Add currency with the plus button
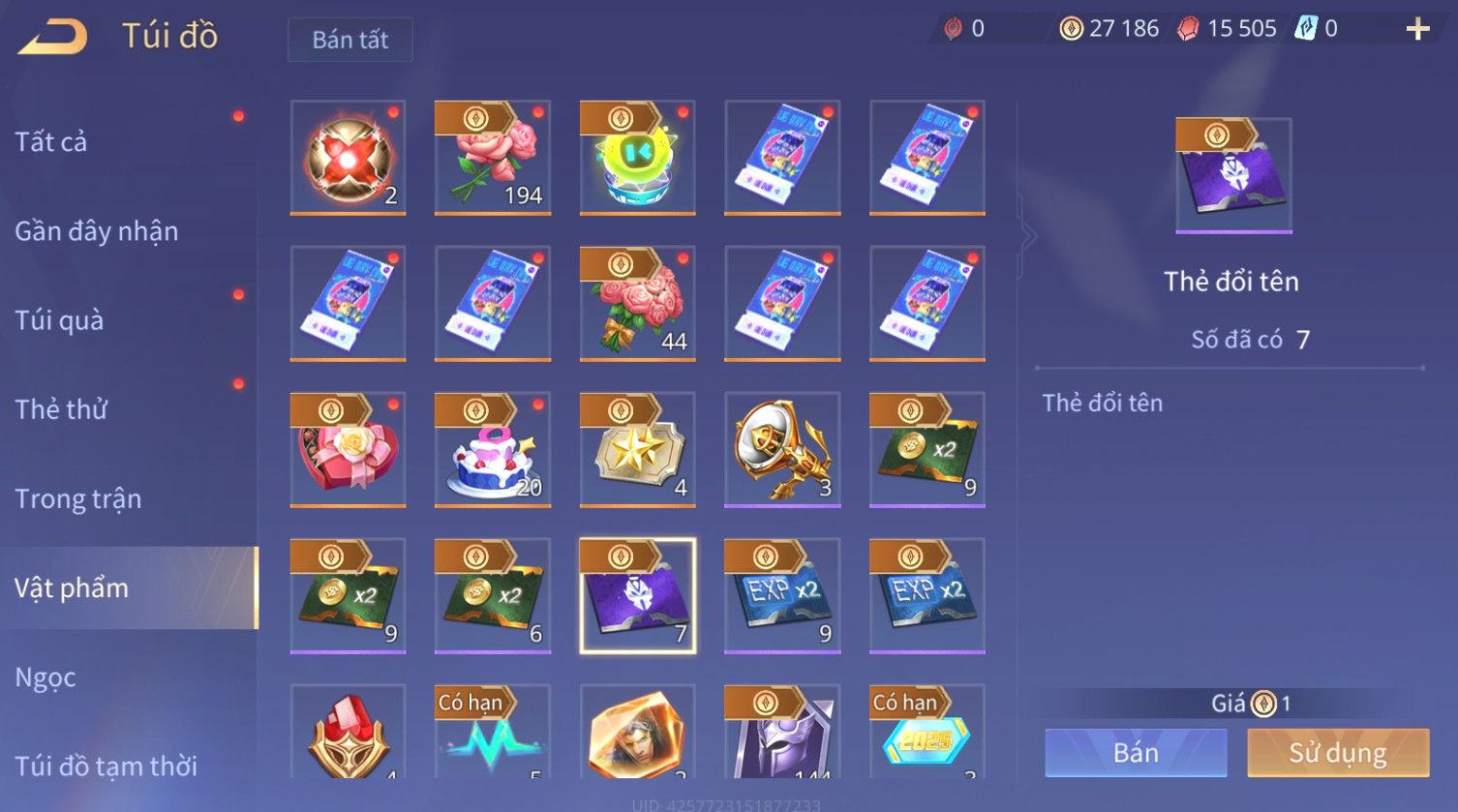Screen dimensions: 1458x812 pyautogui.click(x=1417, y=29)
